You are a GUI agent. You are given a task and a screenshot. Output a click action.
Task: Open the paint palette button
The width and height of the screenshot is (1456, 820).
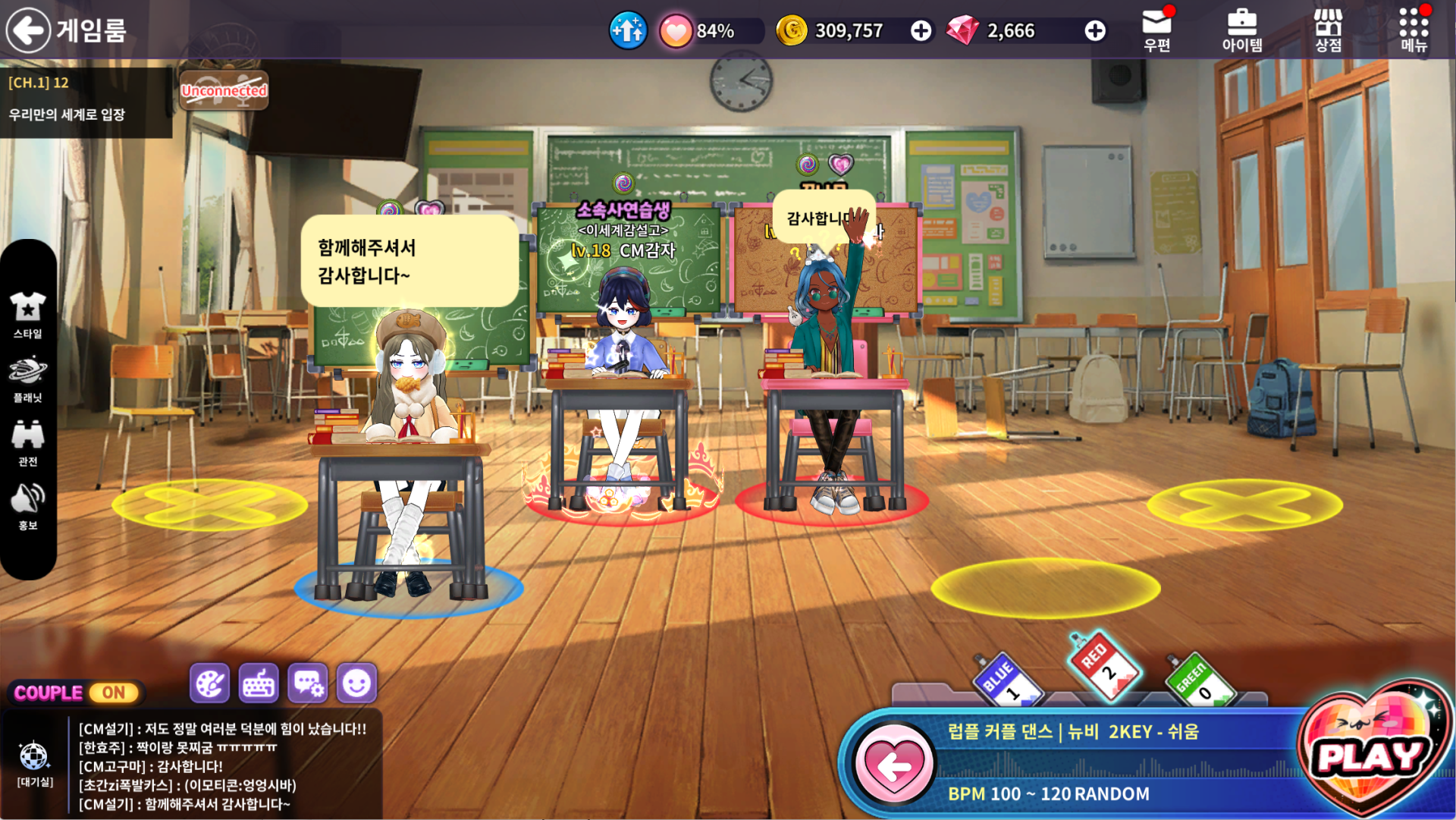tap(209, 684)
